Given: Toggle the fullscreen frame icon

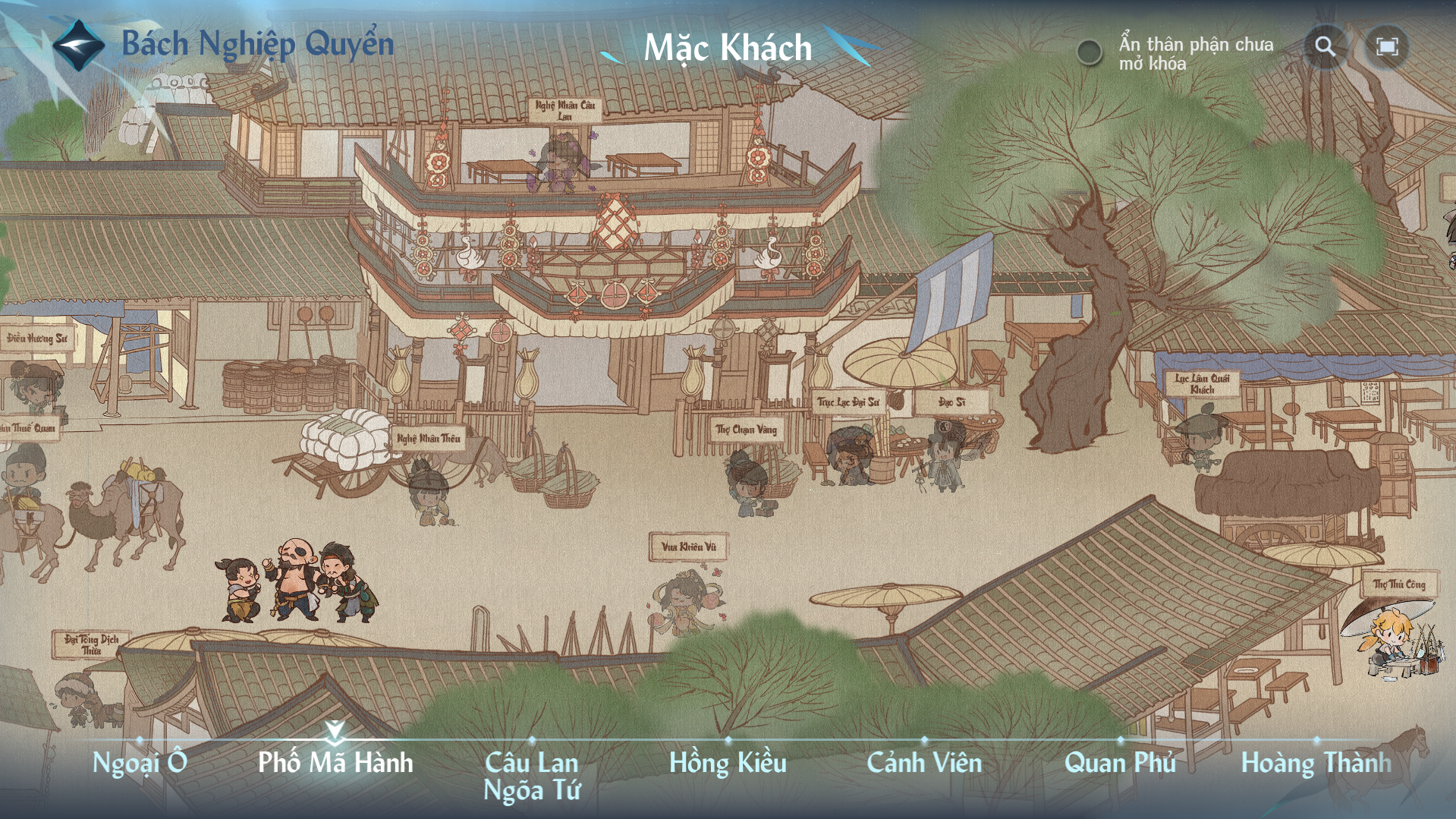Looking at the screenshot, I should (1387, 47).
